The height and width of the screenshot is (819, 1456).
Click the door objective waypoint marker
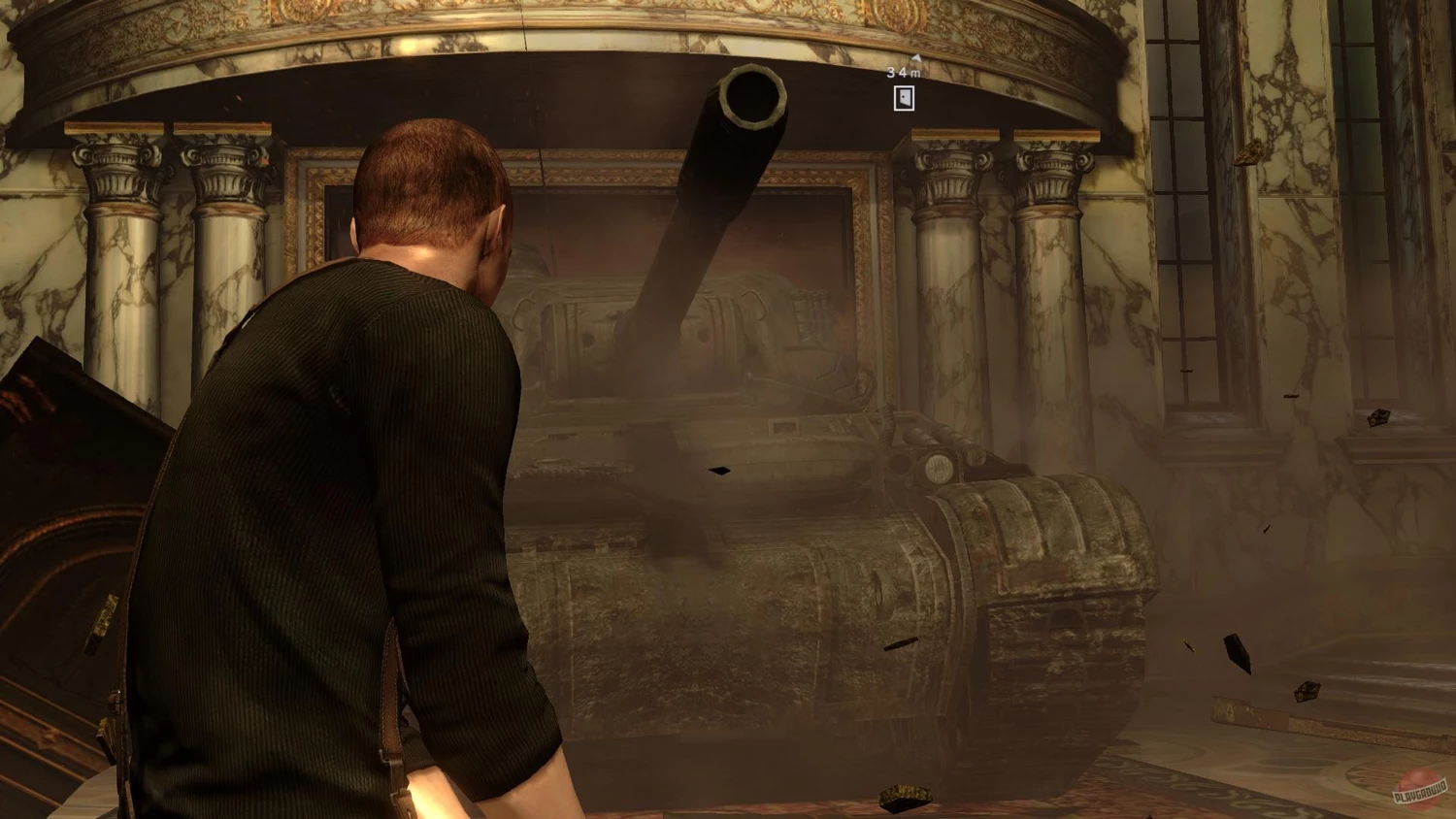pos(904,98)
